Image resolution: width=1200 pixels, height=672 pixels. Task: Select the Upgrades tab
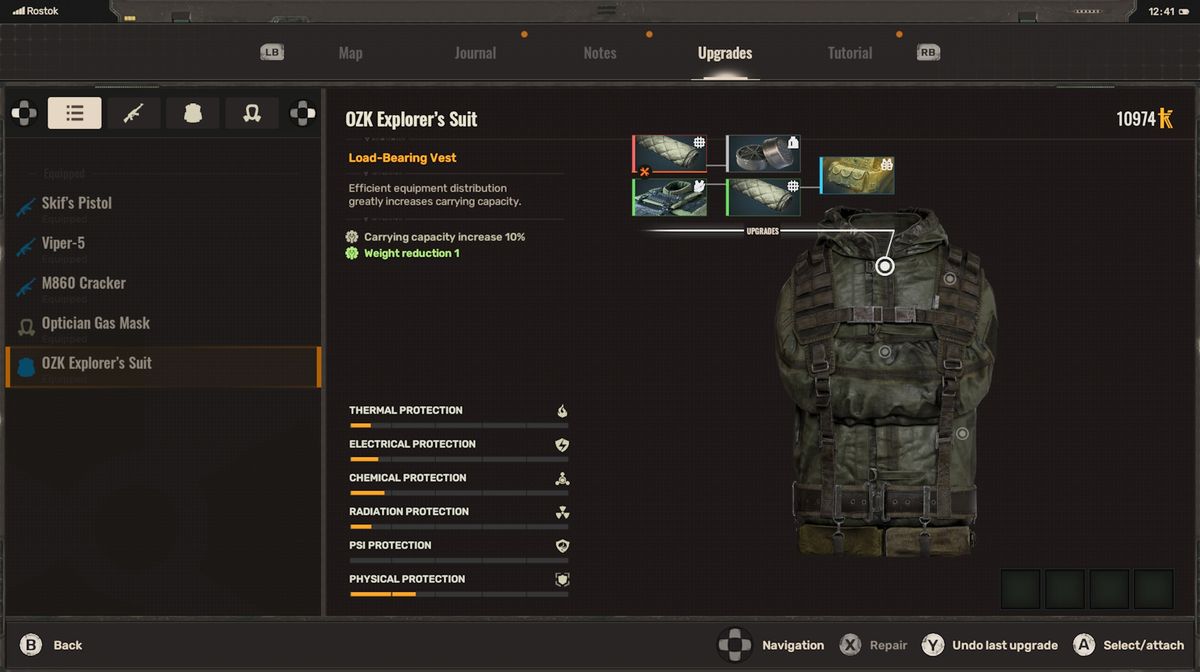point(725,53)
